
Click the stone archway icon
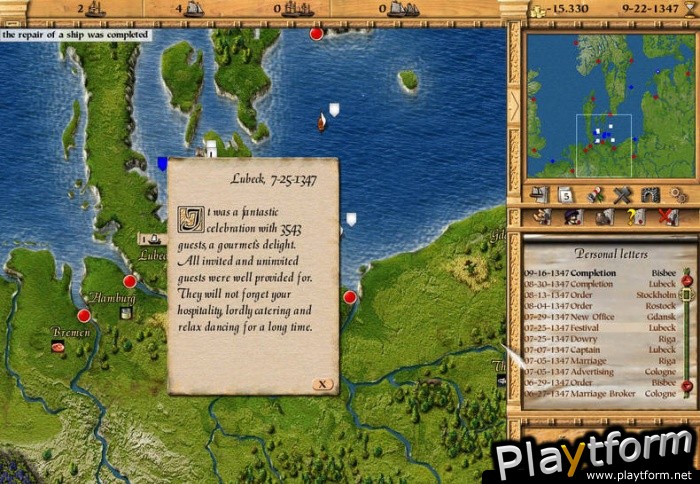(650, 194)
